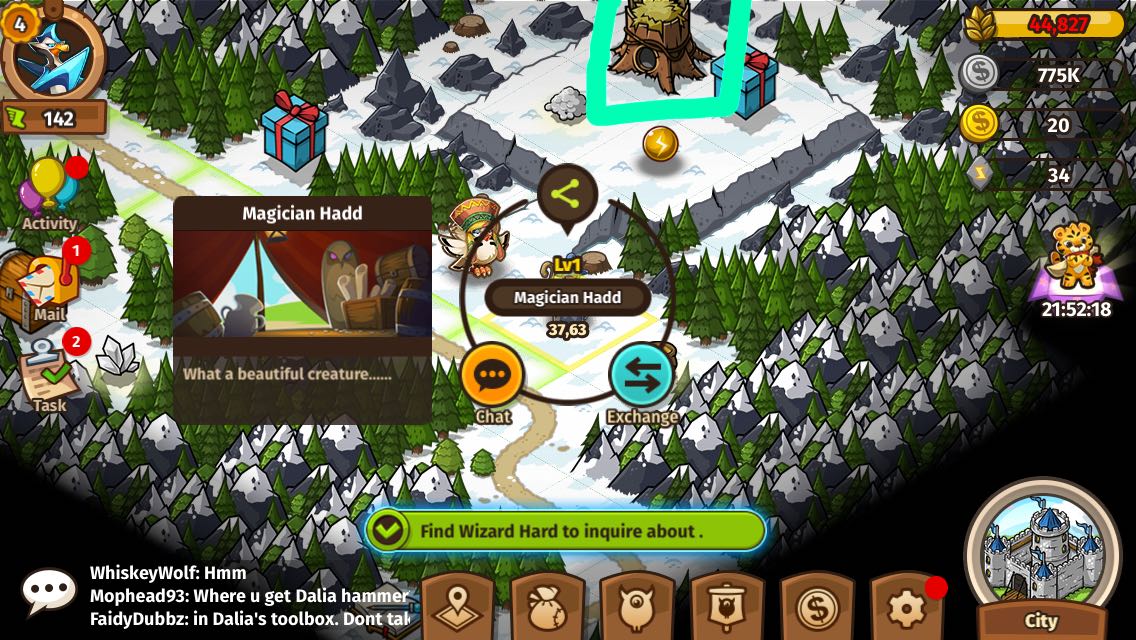Image resolution: width=1136 pixels, height=640 pixels.
Task: Chat with Magician Hadd
Action: [492, 375]
